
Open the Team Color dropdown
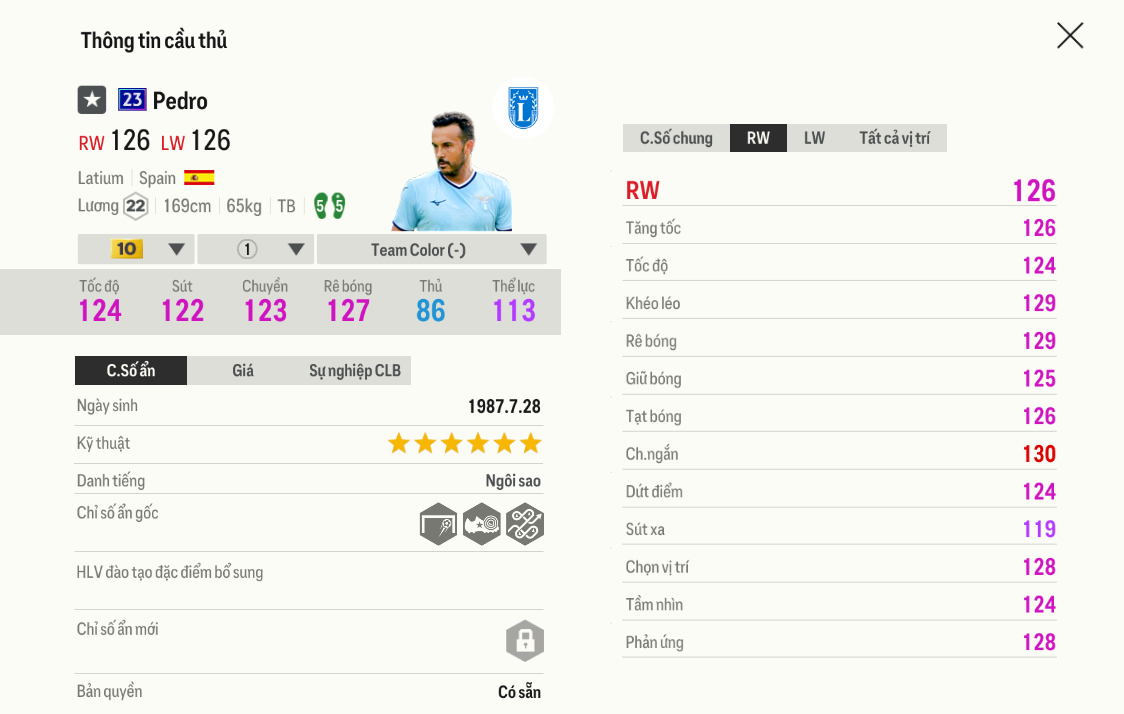(x=431, y=249)
